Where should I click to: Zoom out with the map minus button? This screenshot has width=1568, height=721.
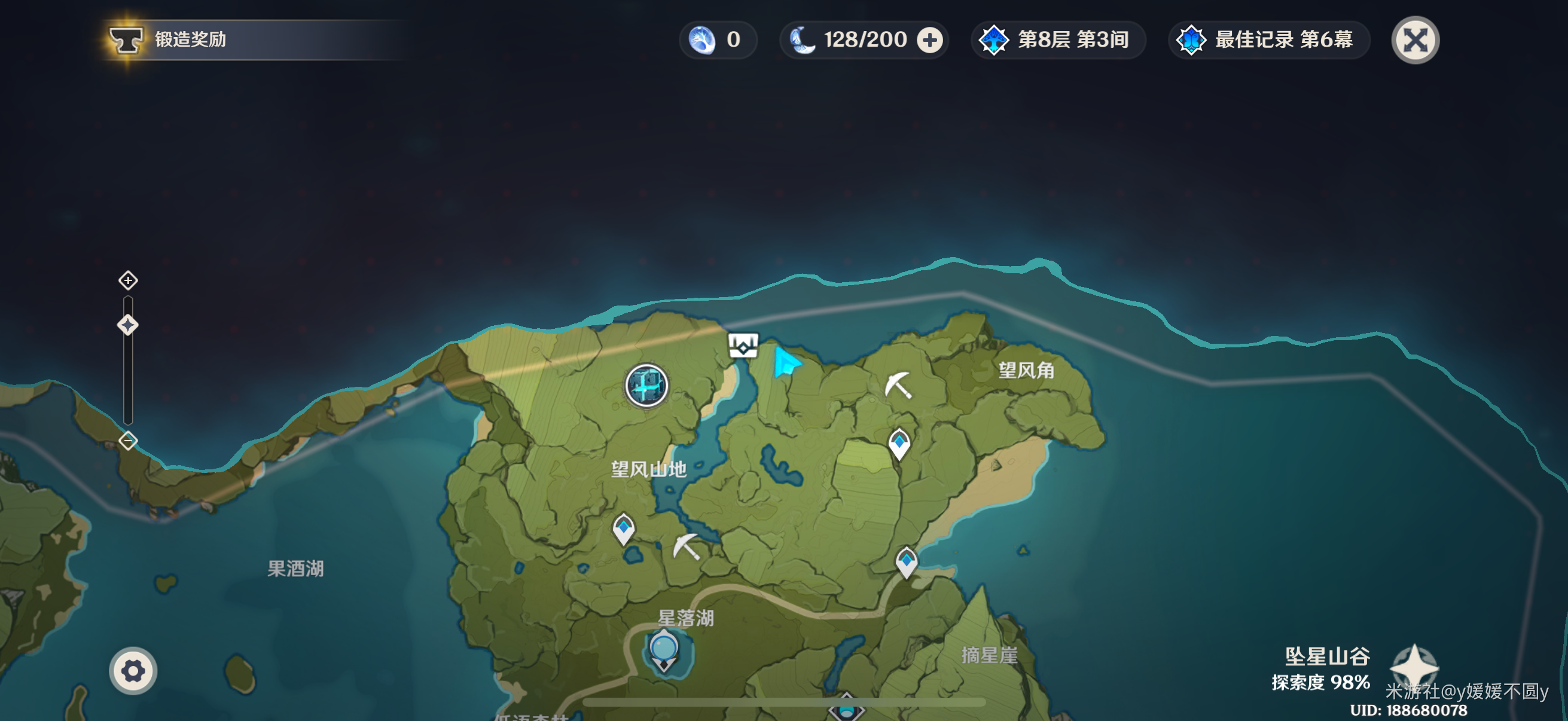(128, 441)
